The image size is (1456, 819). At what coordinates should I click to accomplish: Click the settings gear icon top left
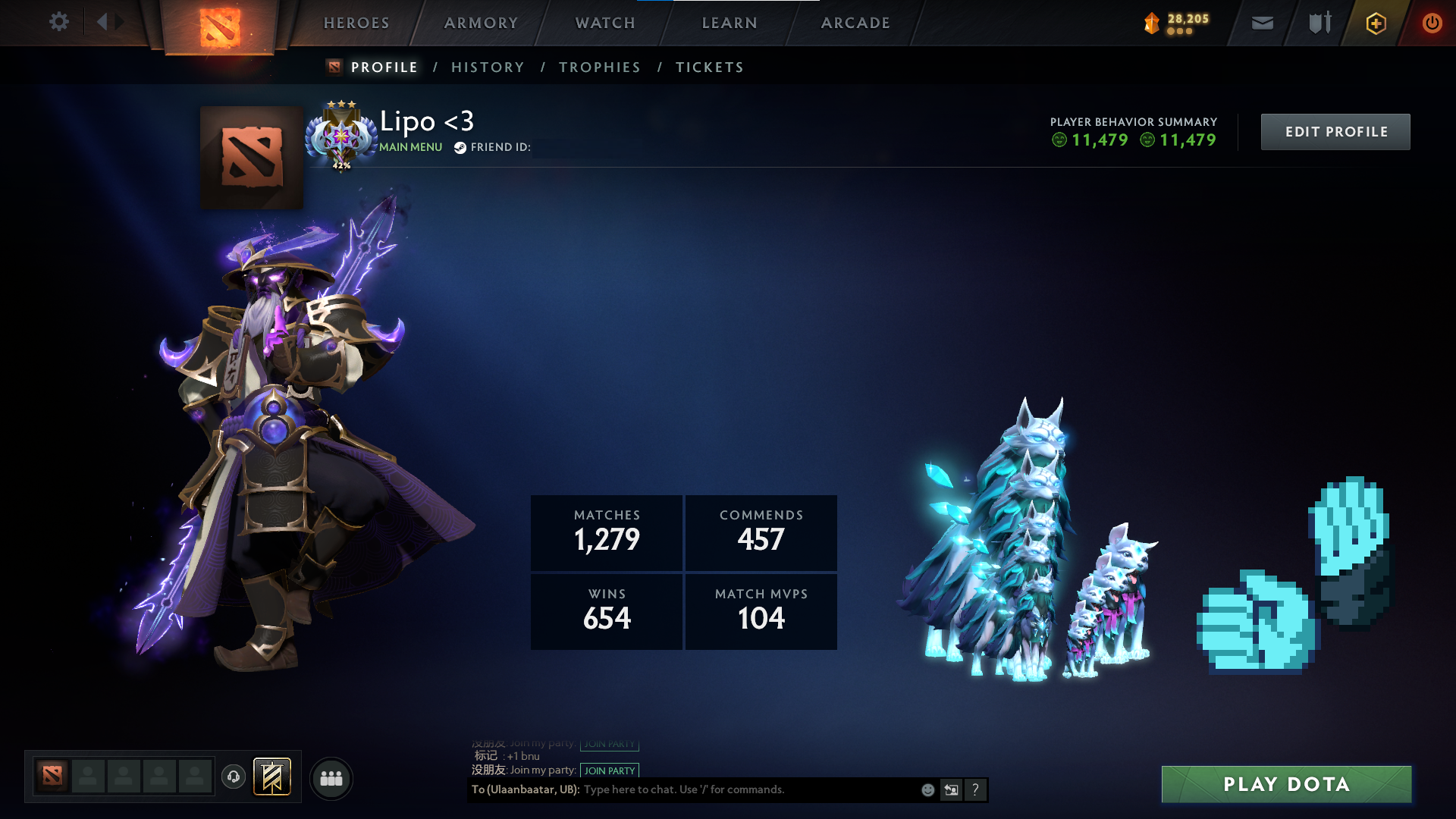tap(59, 22)
